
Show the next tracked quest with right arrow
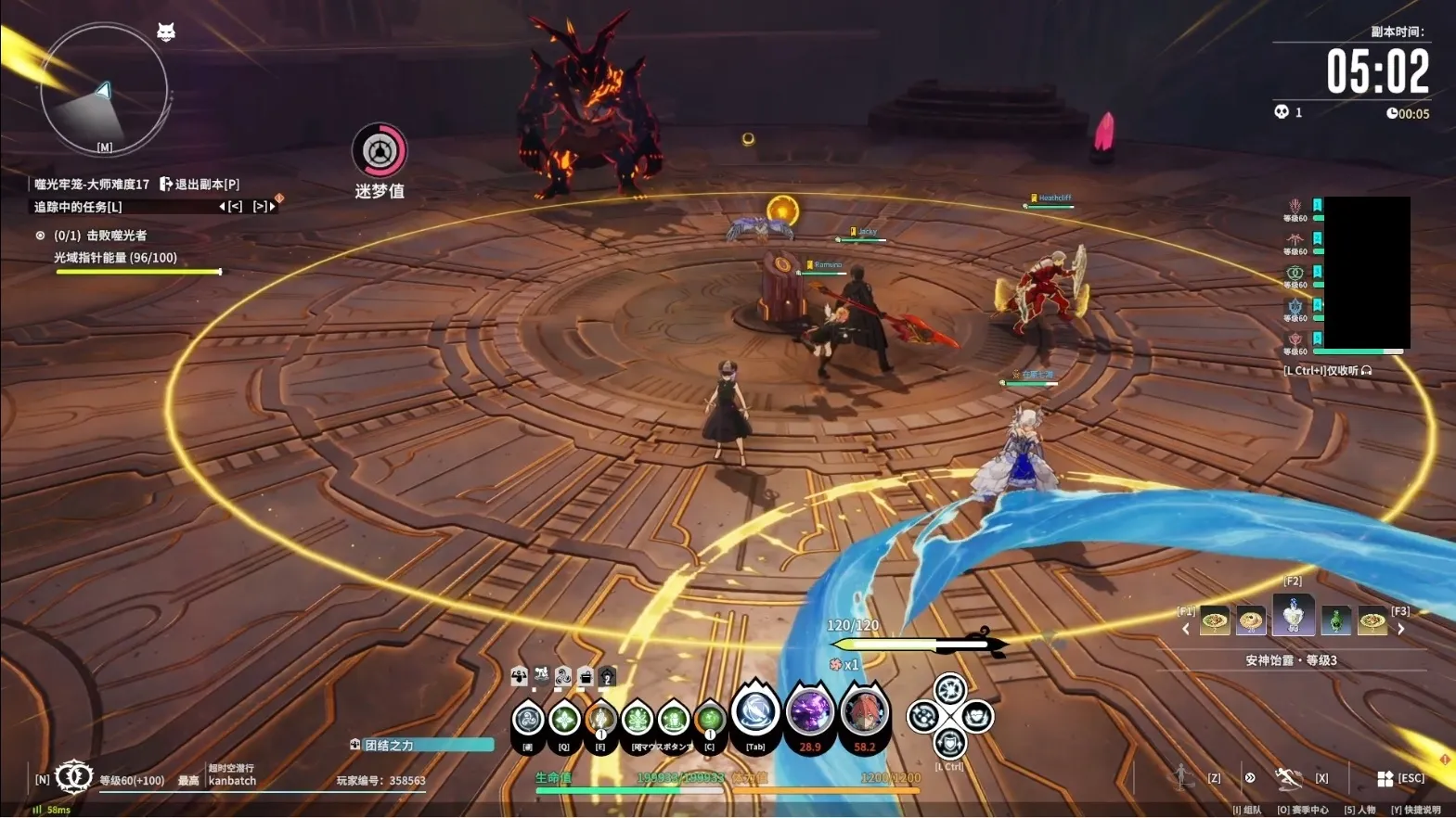pyautogui.click(x=264, y=207)
